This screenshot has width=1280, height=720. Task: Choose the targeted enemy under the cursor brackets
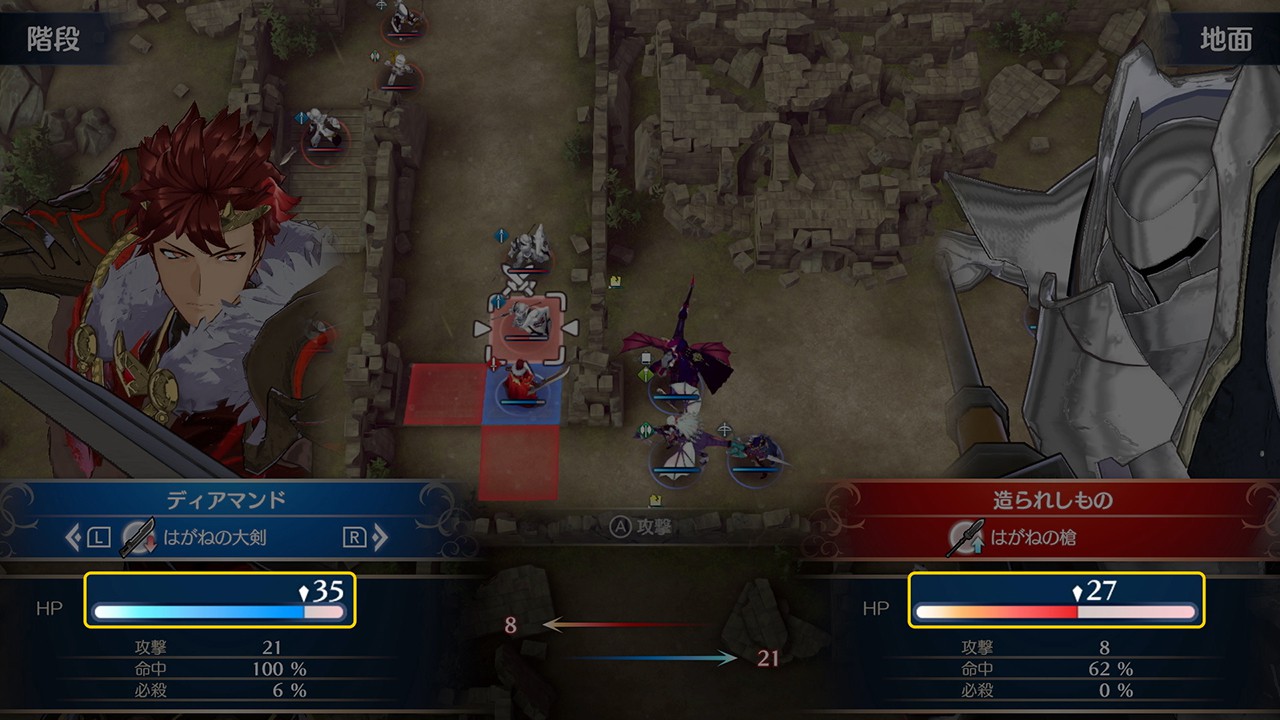pos(525,326)
